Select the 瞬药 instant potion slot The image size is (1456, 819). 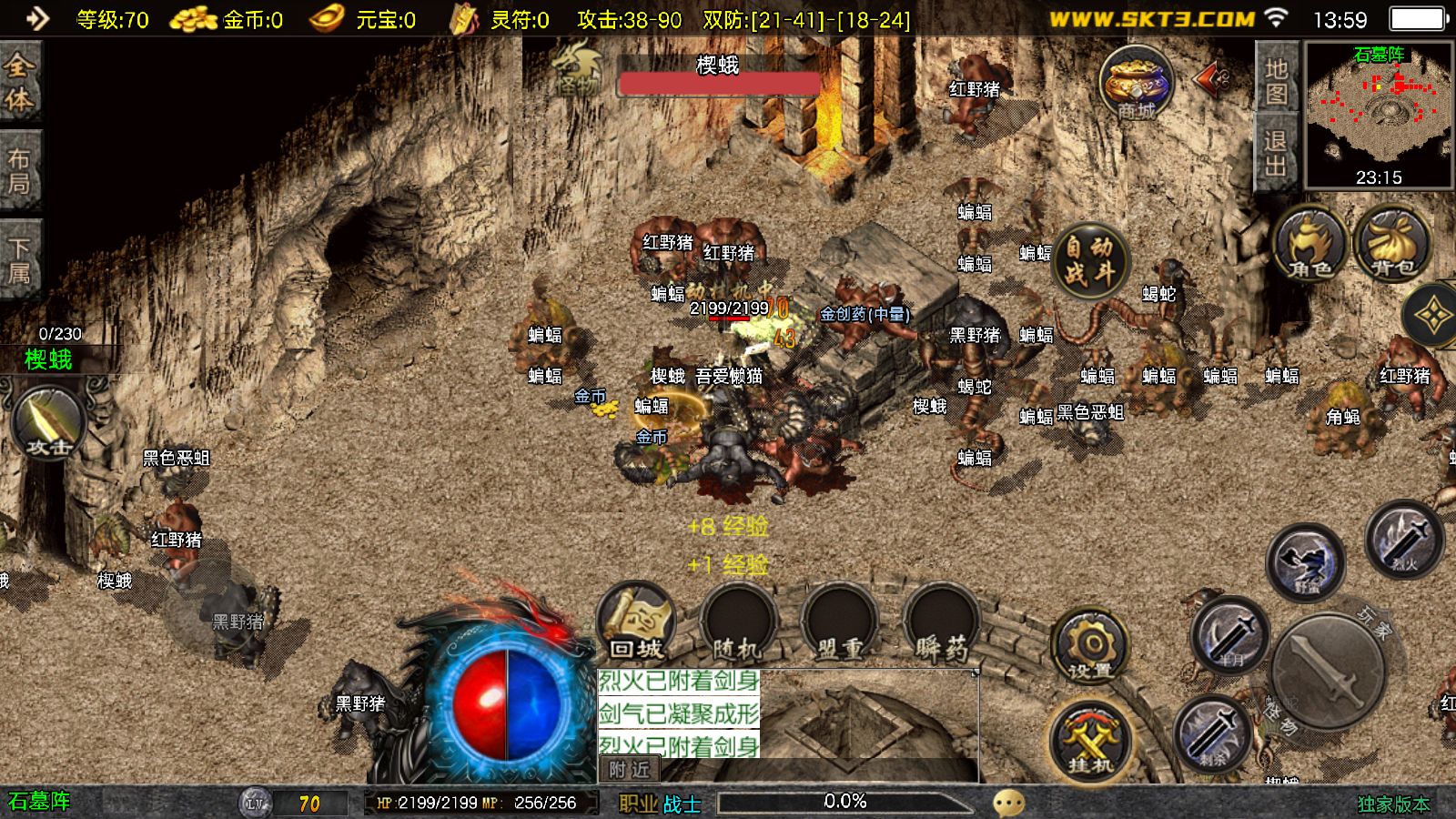(x=941, y=622)
